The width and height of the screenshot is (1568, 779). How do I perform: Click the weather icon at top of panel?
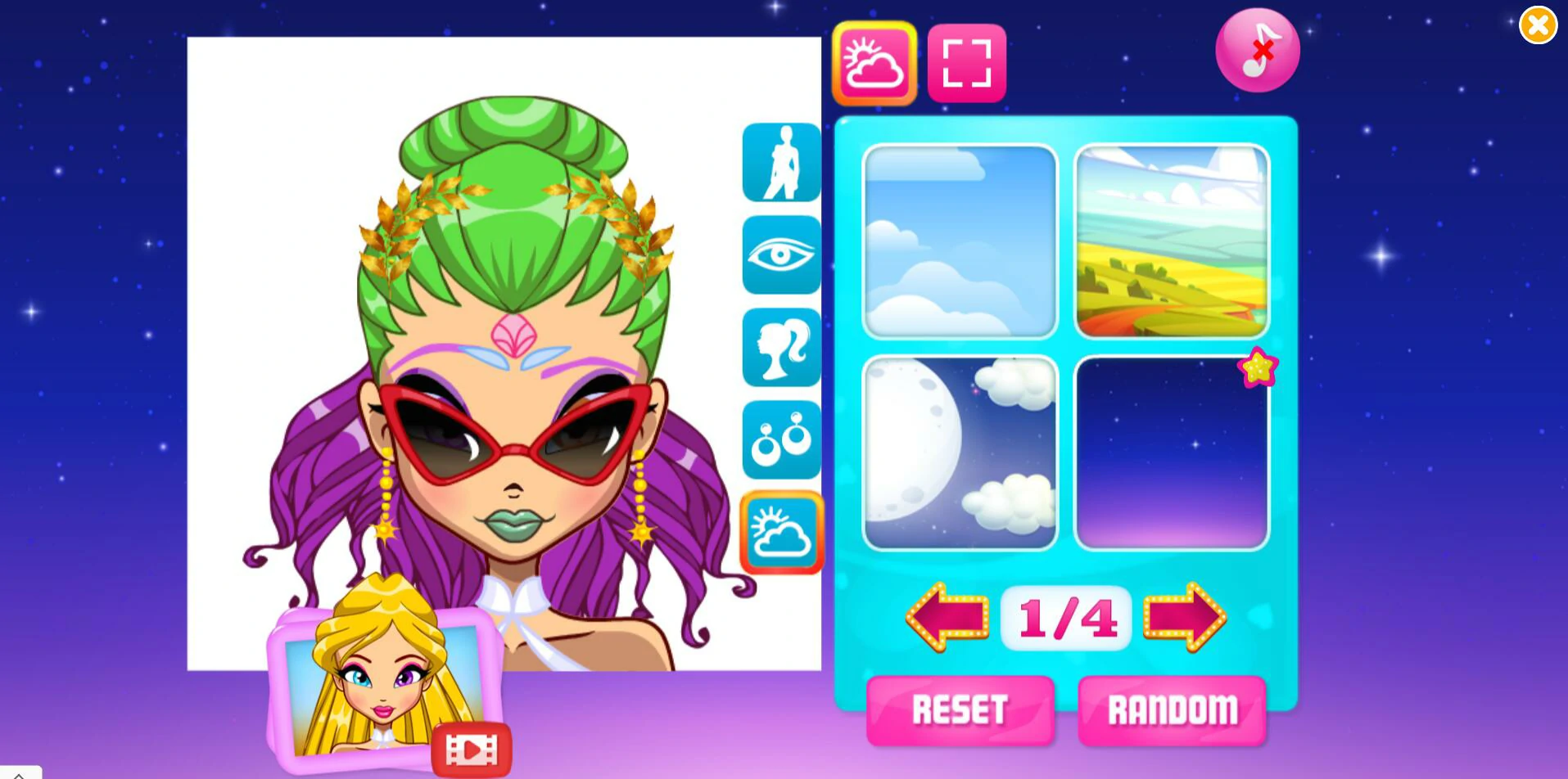[x=873, y=63]
